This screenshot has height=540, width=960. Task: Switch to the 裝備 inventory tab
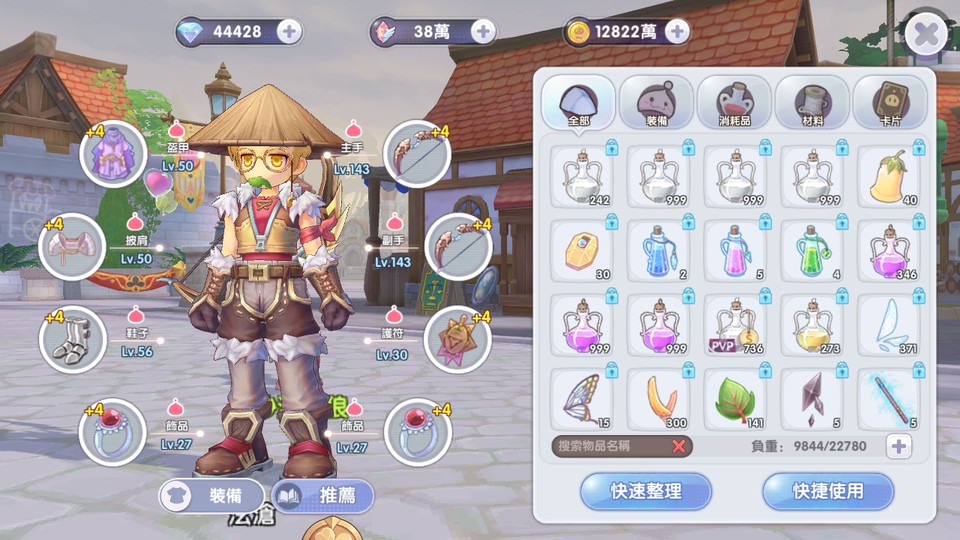point(656,102)
